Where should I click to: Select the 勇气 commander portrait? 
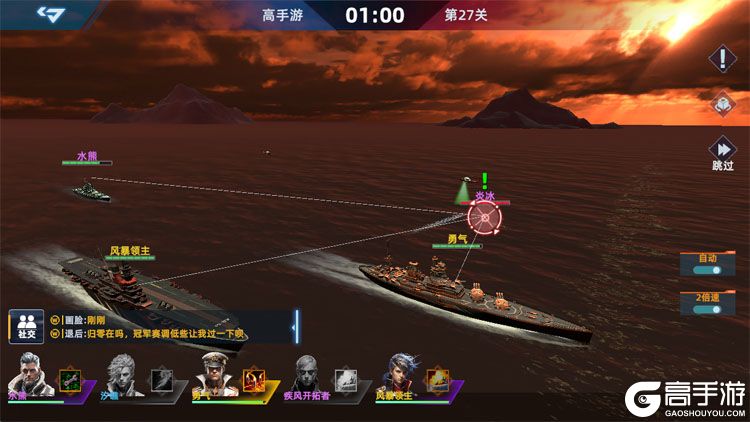pyautogui.click(x=213, y=377)
